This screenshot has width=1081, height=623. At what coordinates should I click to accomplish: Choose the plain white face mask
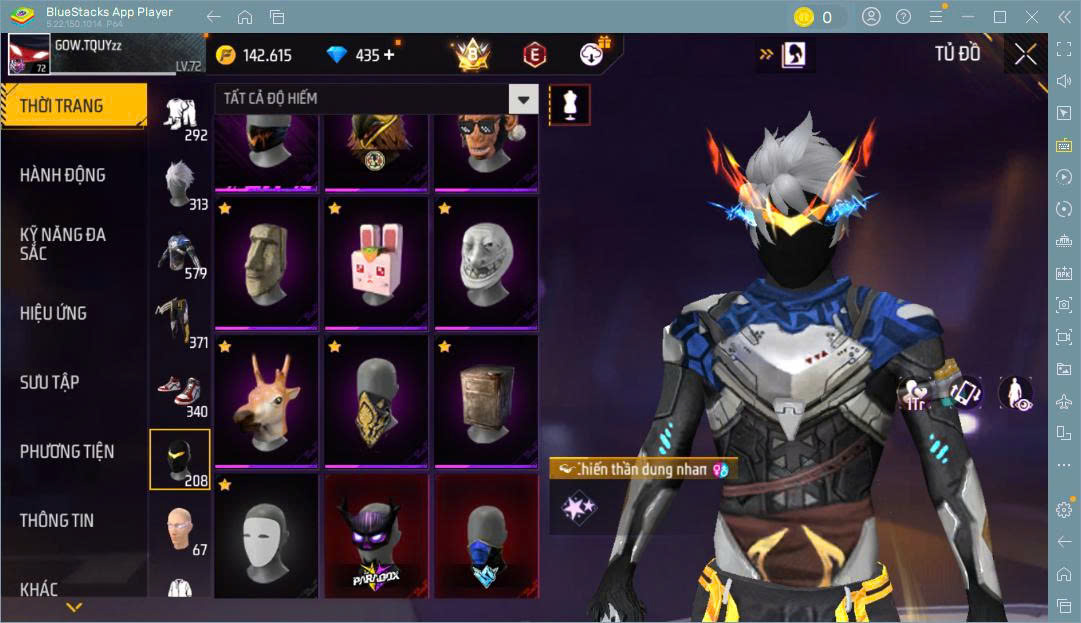point(266,540)
